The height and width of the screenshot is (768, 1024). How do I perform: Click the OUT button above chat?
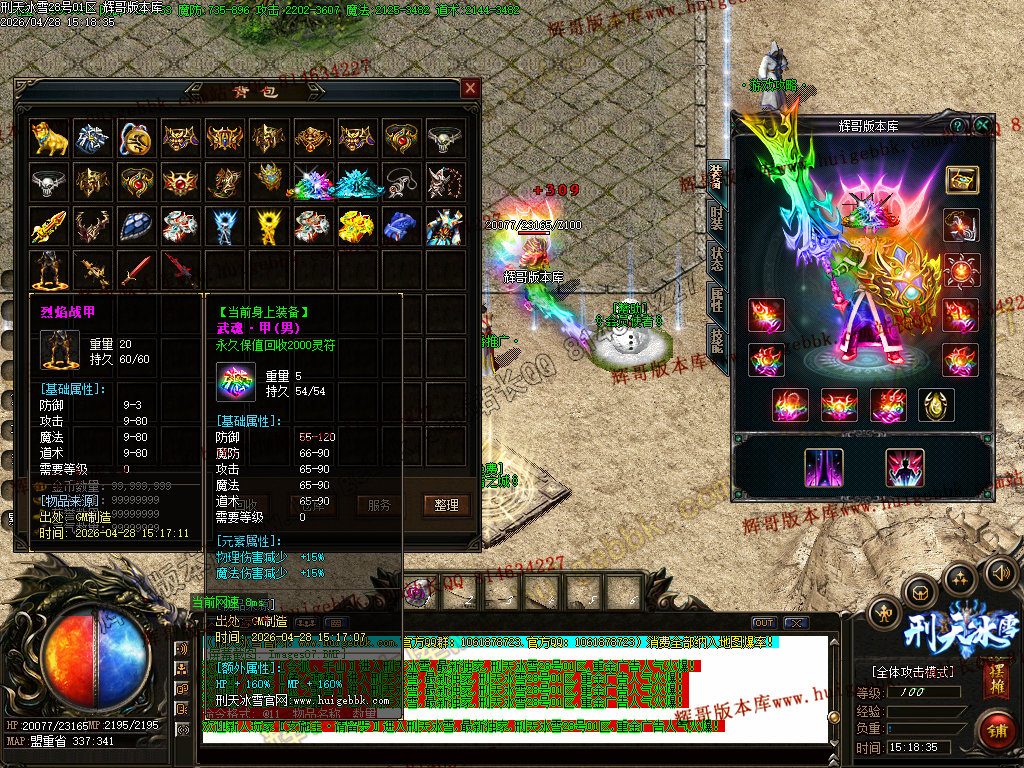click(x=764, y=622)
